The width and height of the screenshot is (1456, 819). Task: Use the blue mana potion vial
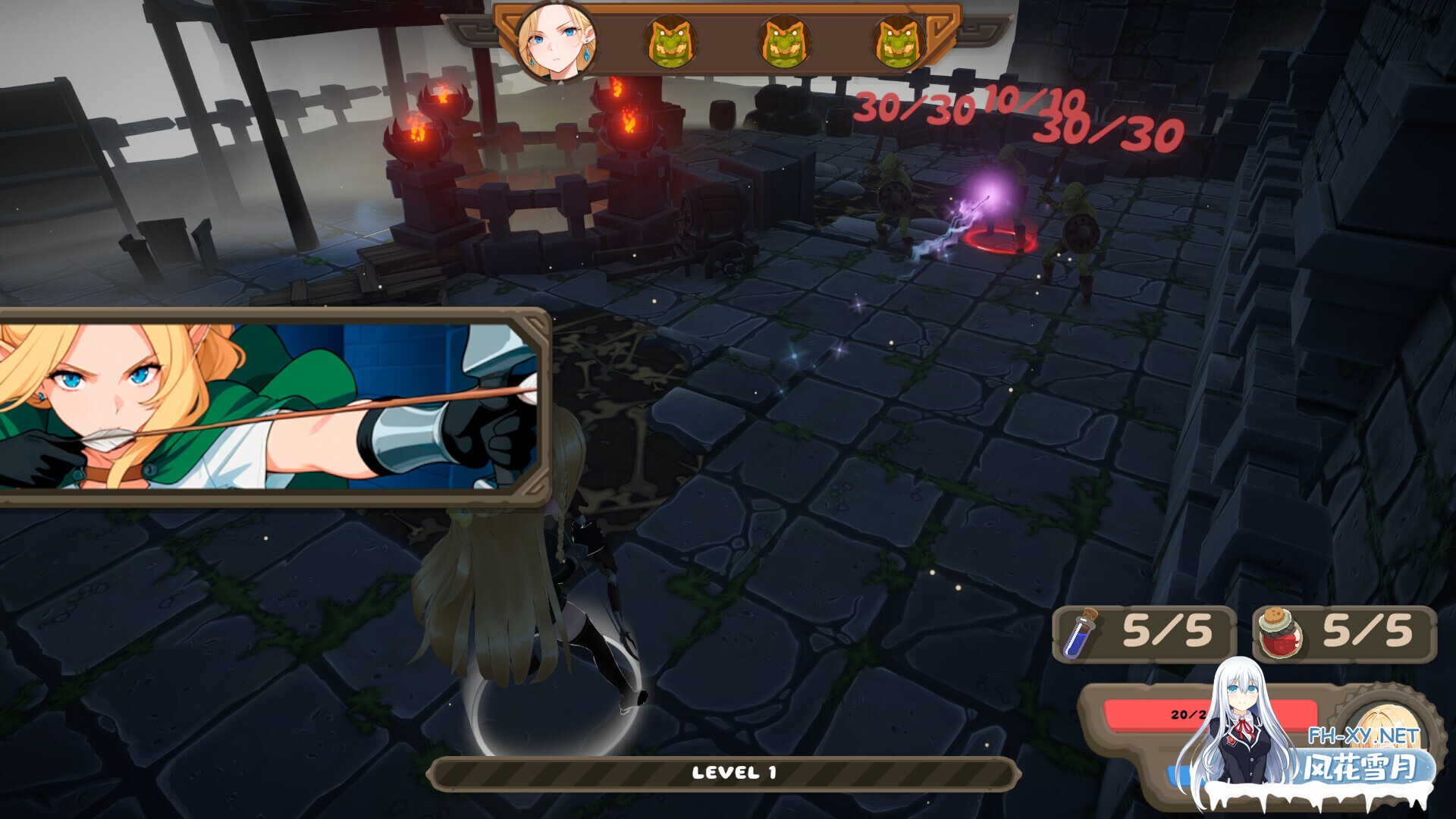click(1079, 633)
